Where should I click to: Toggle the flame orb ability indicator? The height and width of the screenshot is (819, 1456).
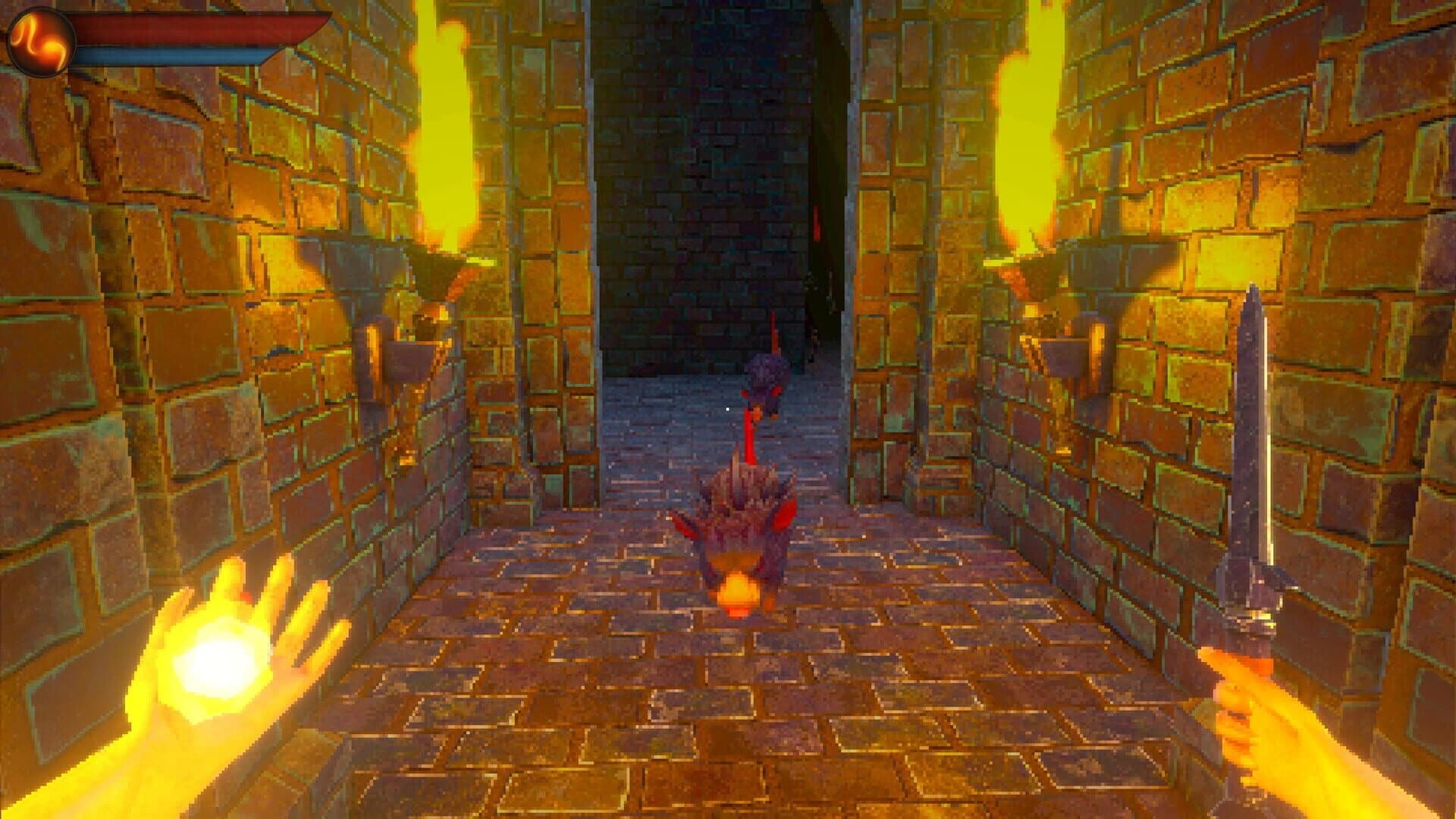42,42
